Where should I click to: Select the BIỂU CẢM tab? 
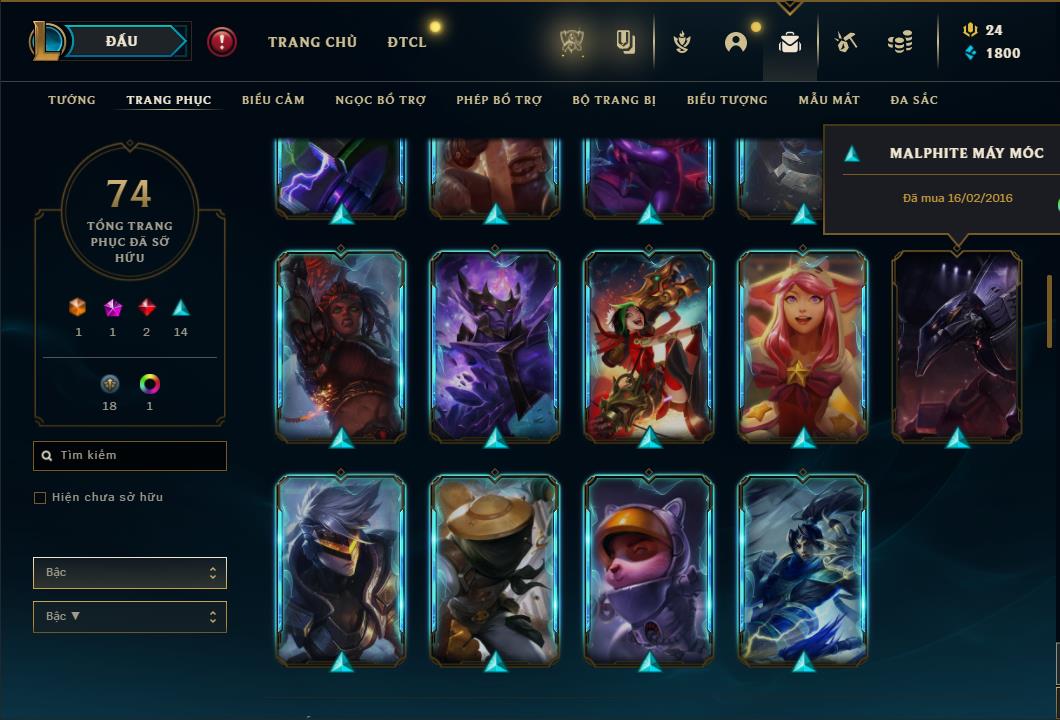tap(273, 100)
